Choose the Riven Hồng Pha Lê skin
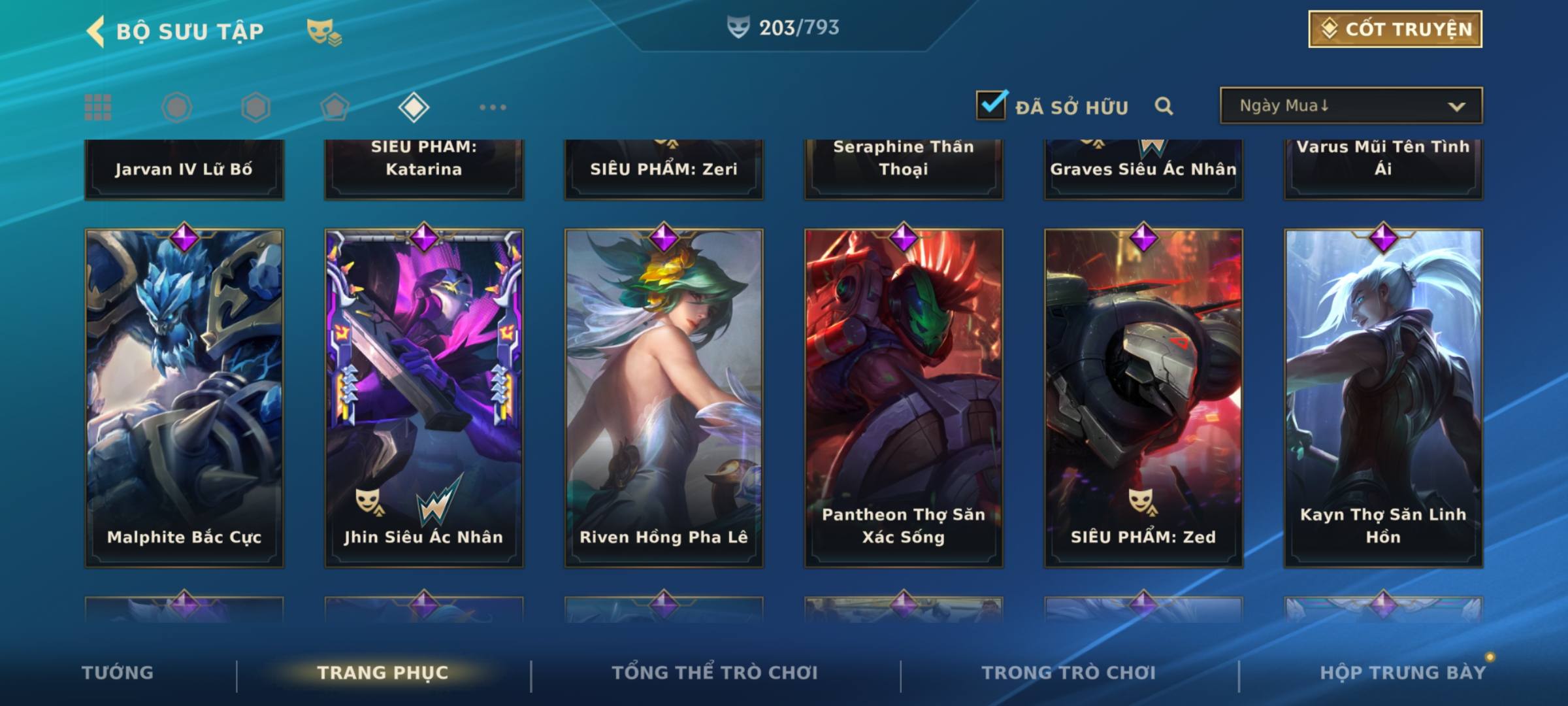Screen dimensions: 1568x706 click(664, 397)
